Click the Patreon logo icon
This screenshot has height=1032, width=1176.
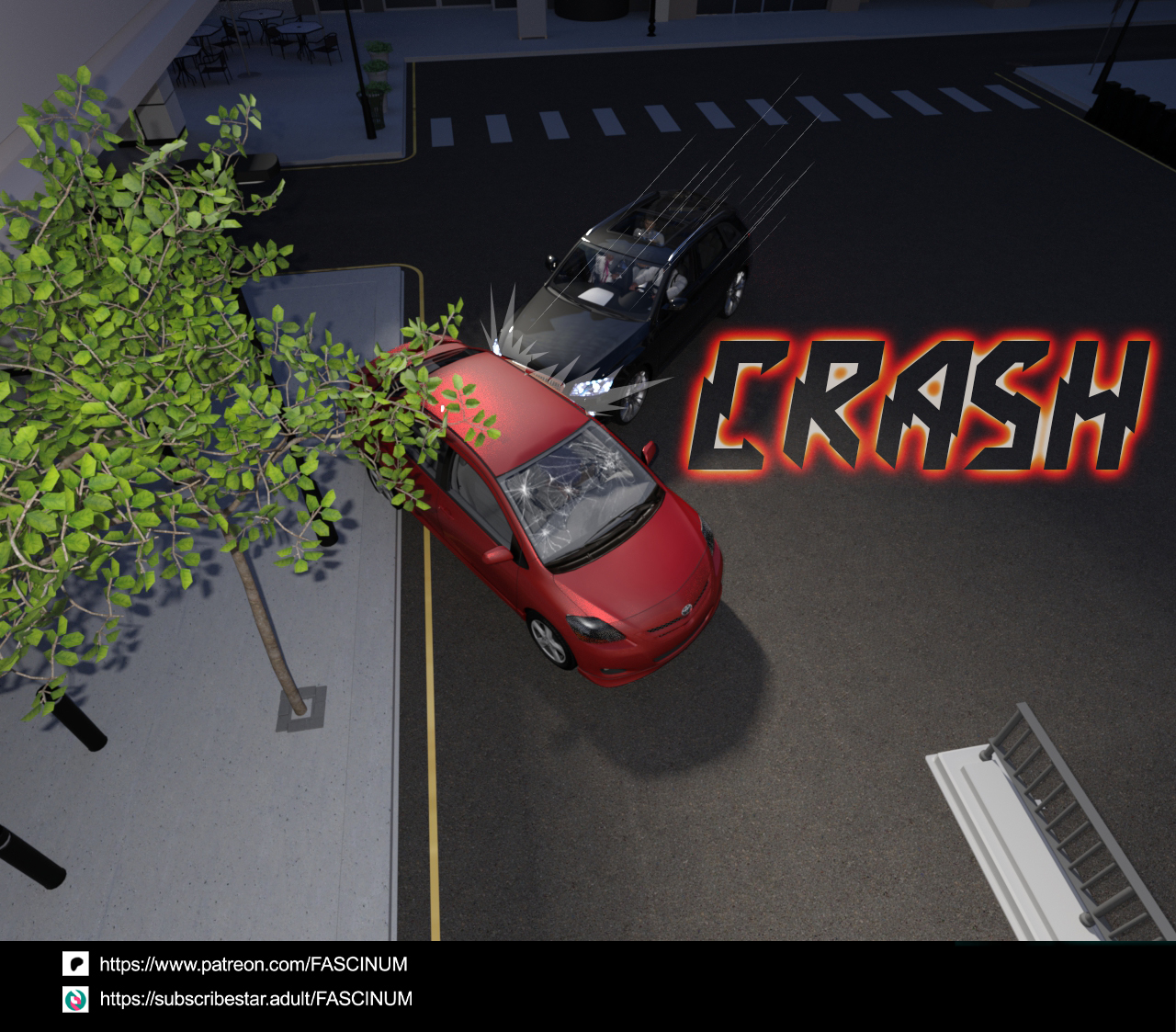[75, 964]
